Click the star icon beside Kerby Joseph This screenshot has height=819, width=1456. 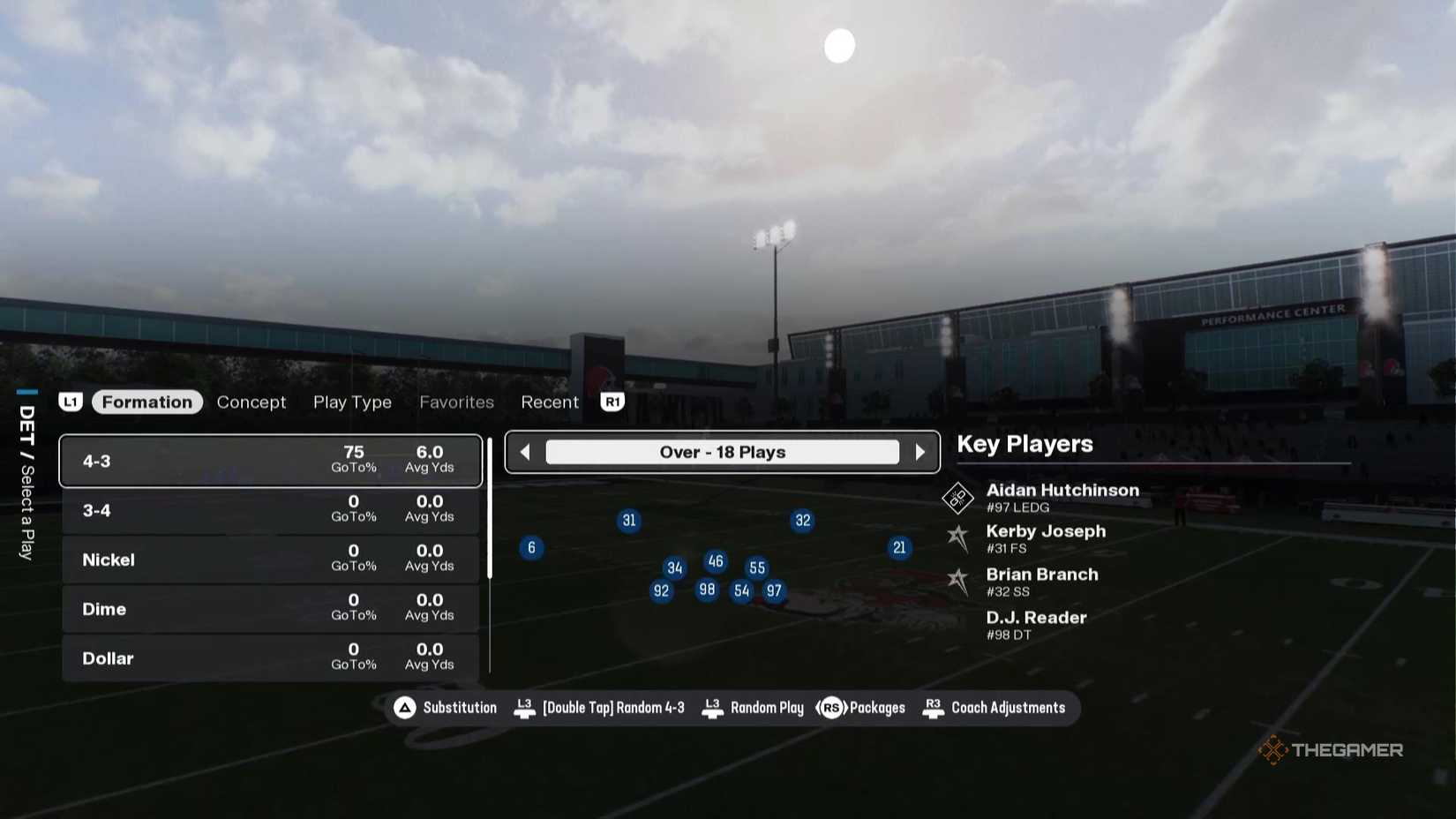point(959,538)
